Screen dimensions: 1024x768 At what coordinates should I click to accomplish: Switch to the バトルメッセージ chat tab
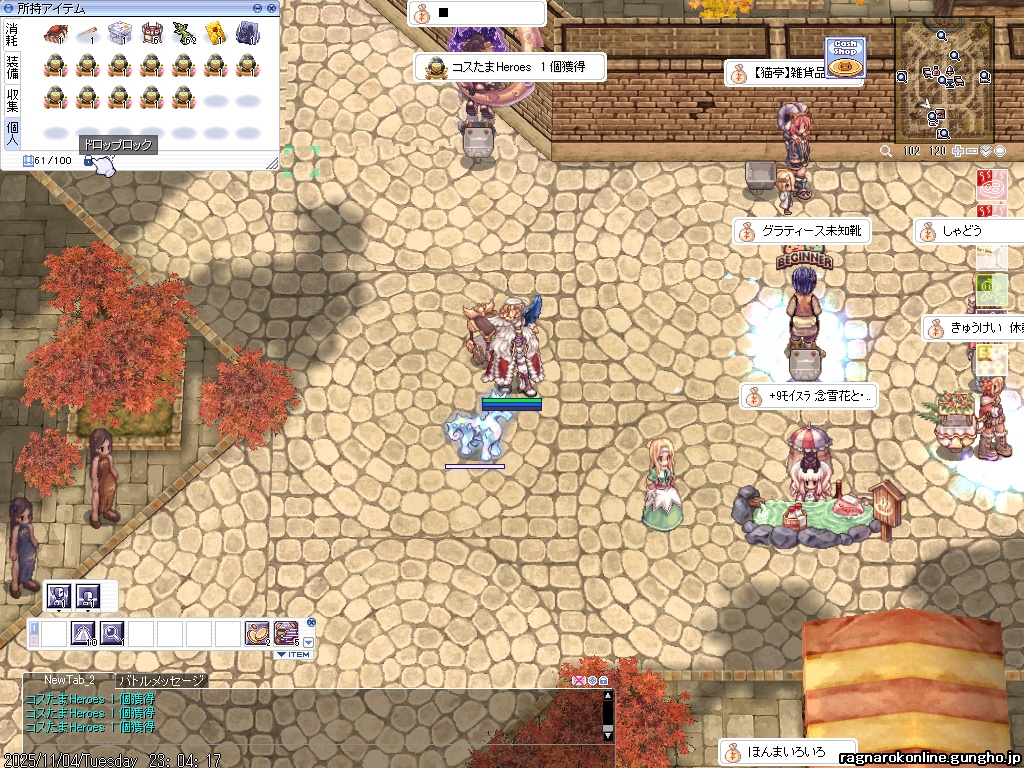[x=162, y=681]
